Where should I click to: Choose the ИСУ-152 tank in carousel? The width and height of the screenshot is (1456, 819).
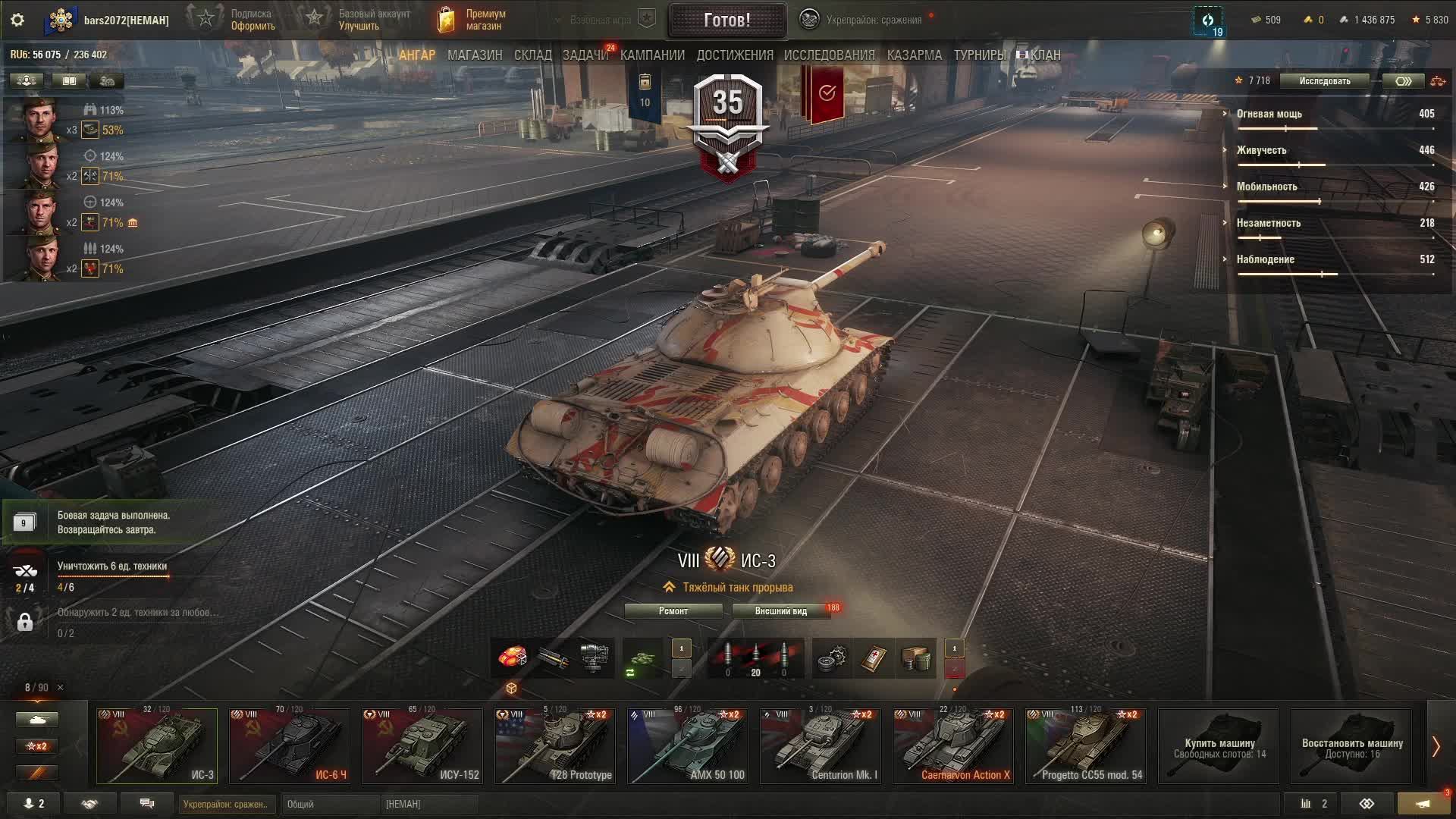pos(422,745)
